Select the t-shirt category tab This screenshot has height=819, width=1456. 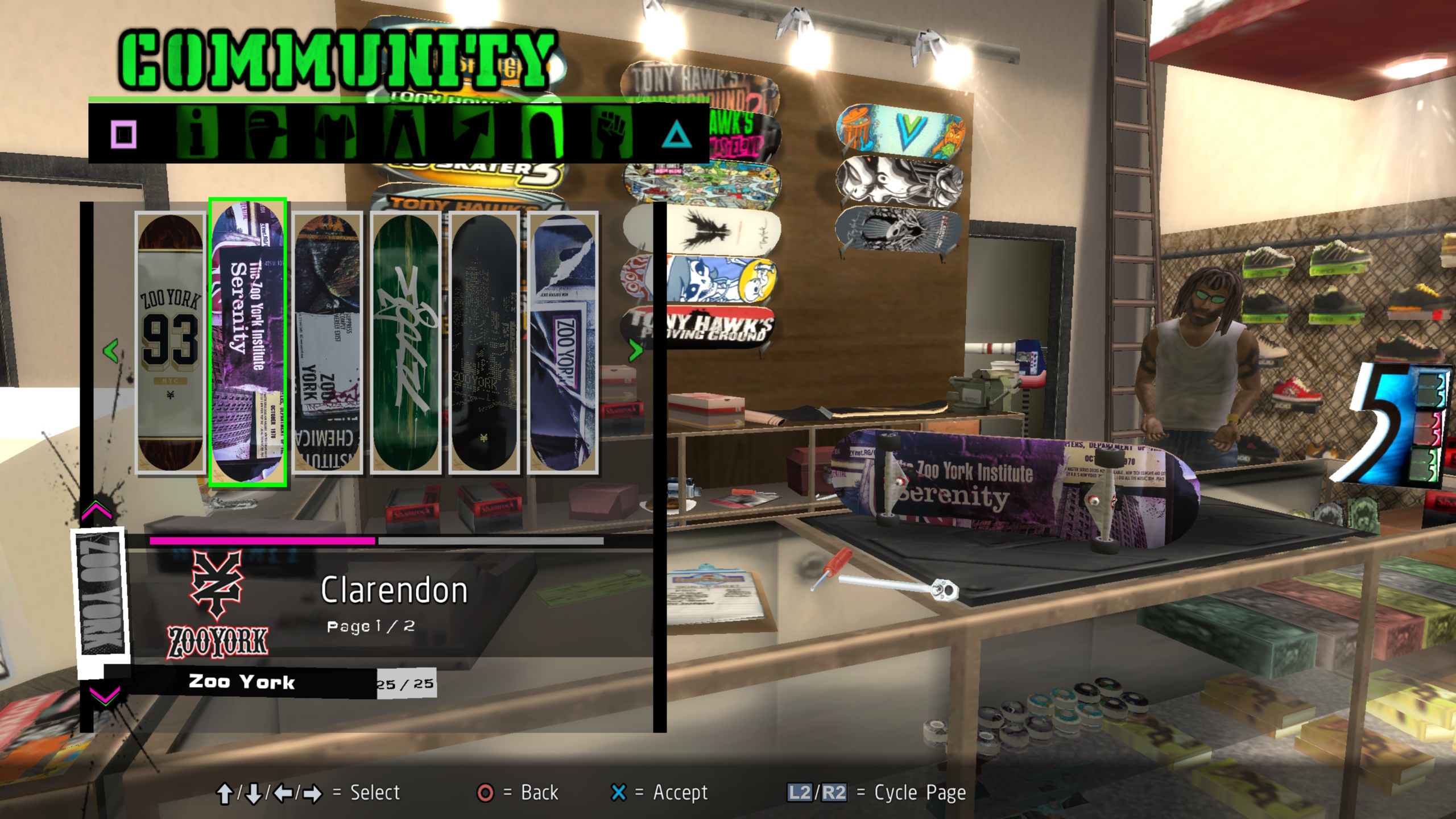tap(336, 134)
